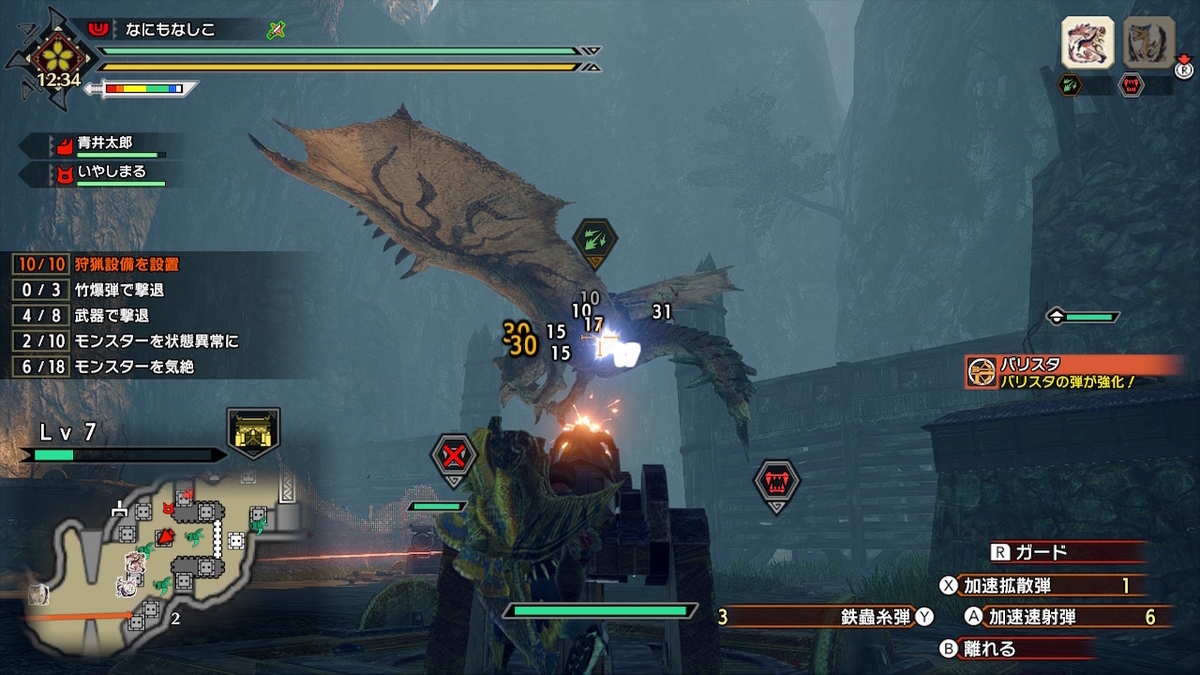Click the red monster-face hexagon marker

(x=776, y=484)
